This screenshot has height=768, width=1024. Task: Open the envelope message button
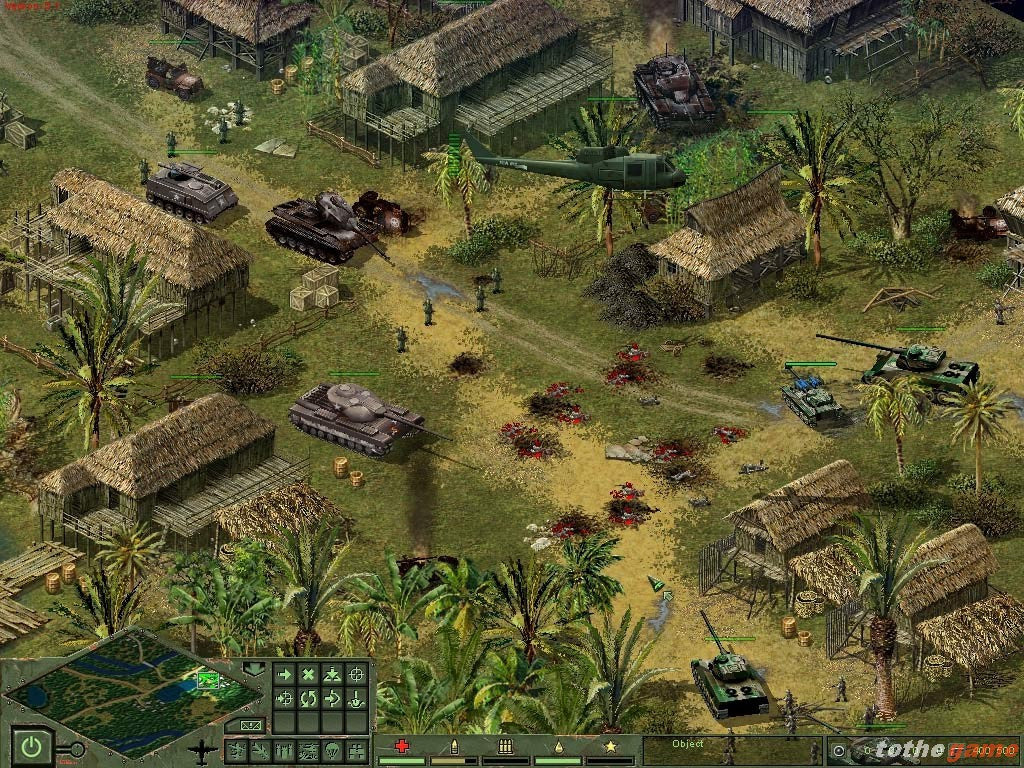tap(250, 725)
